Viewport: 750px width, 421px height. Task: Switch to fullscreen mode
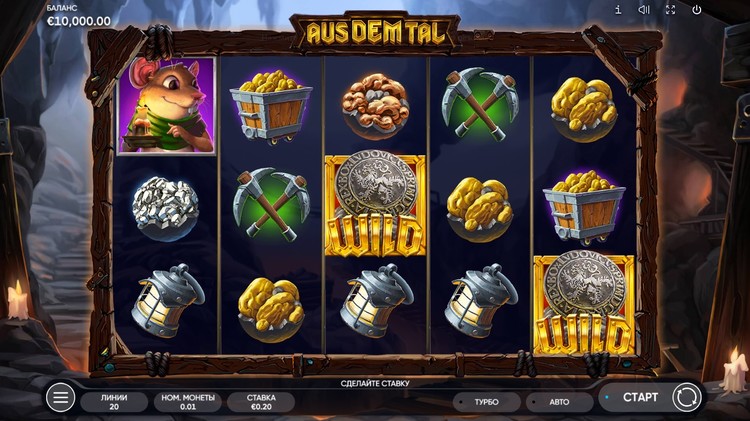point(670,10)
